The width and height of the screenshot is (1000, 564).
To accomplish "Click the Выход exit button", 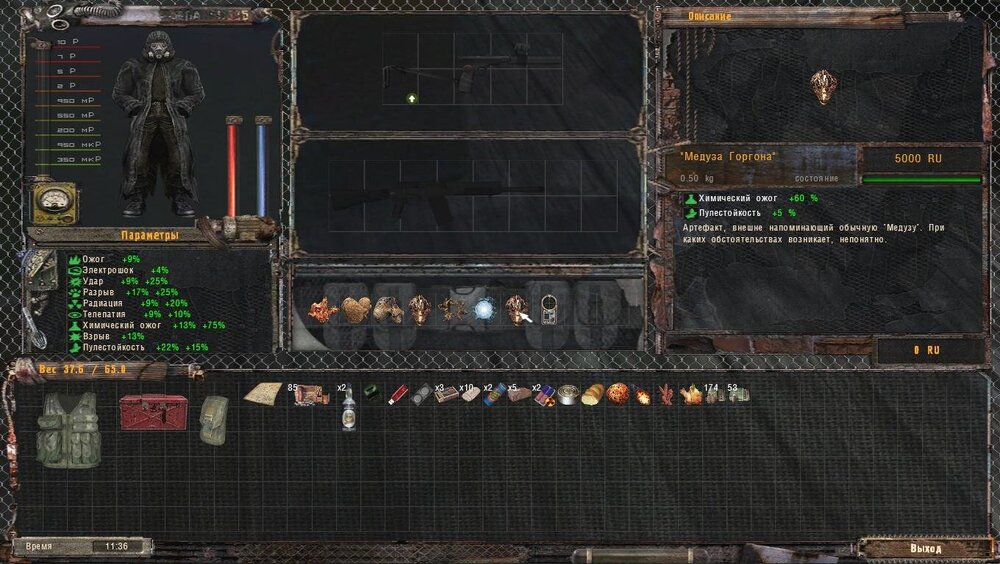I will pos(925,549).
